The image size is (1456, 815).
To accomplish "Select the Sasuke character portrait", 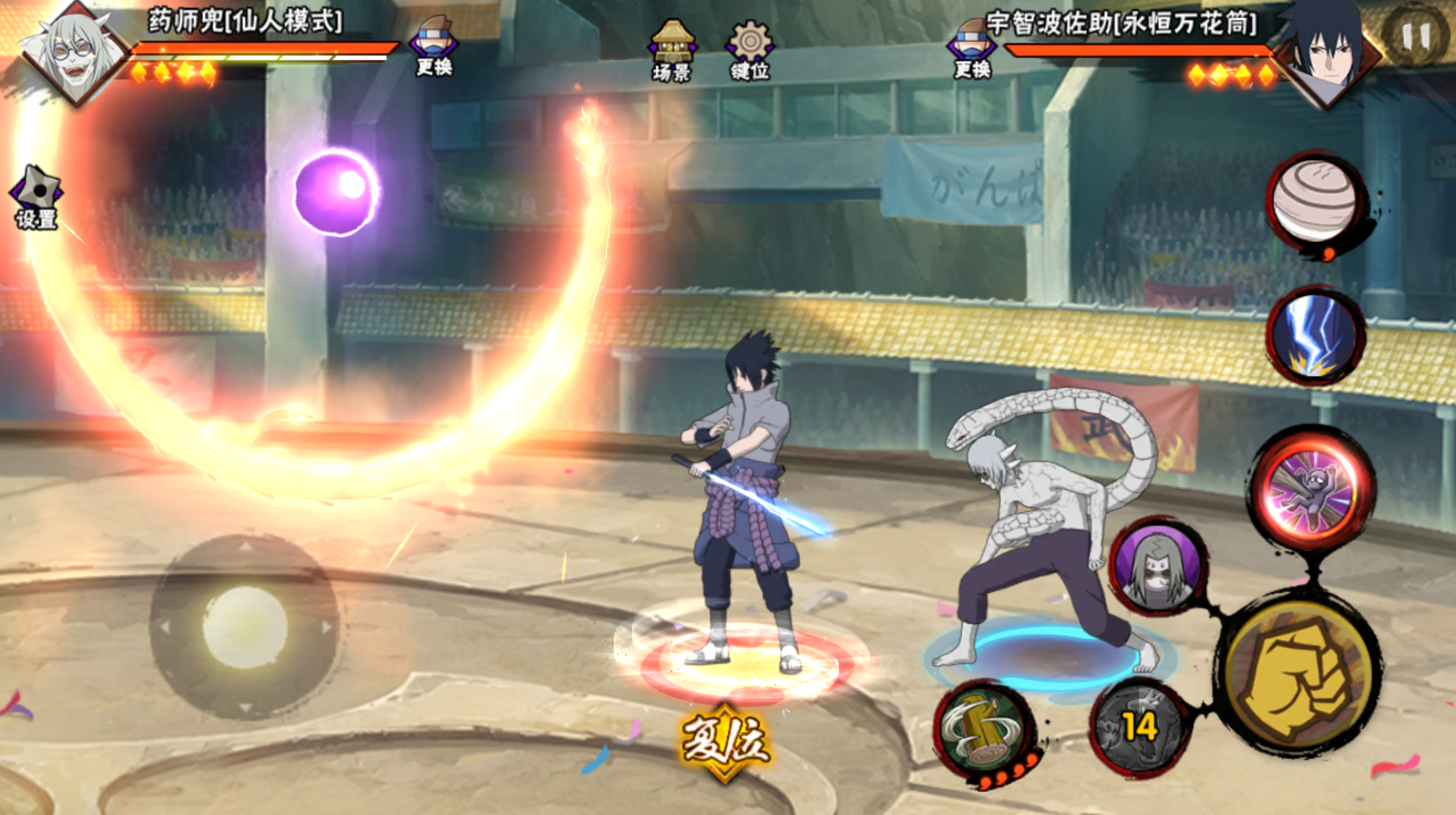I will click(1328, 50).
